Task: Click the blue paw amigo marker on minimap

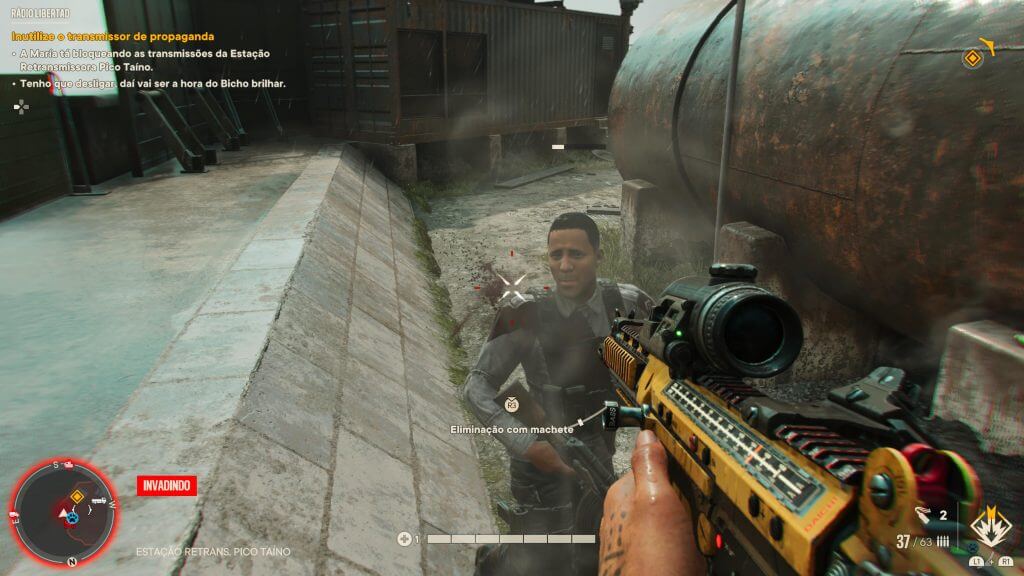Action: pos(73,520)
